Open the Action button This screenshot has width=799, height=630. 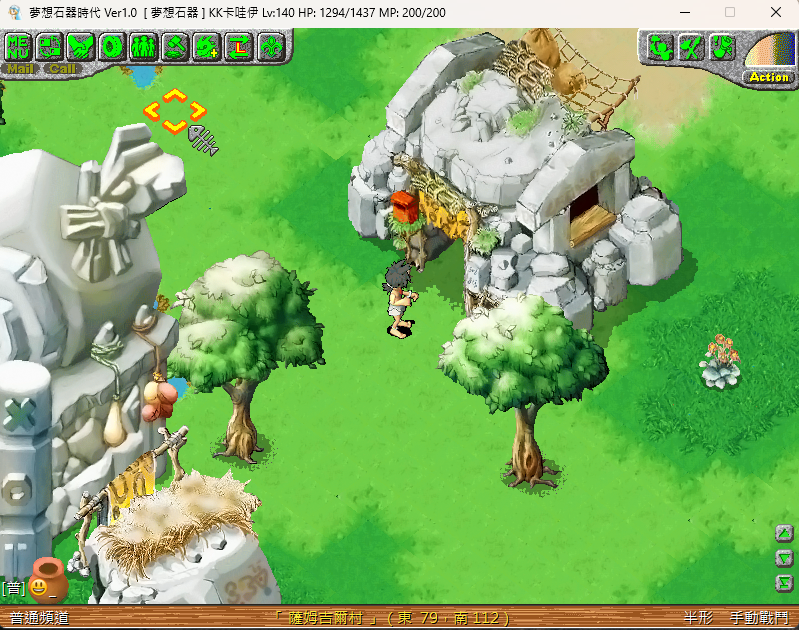[x=769, y=77]
